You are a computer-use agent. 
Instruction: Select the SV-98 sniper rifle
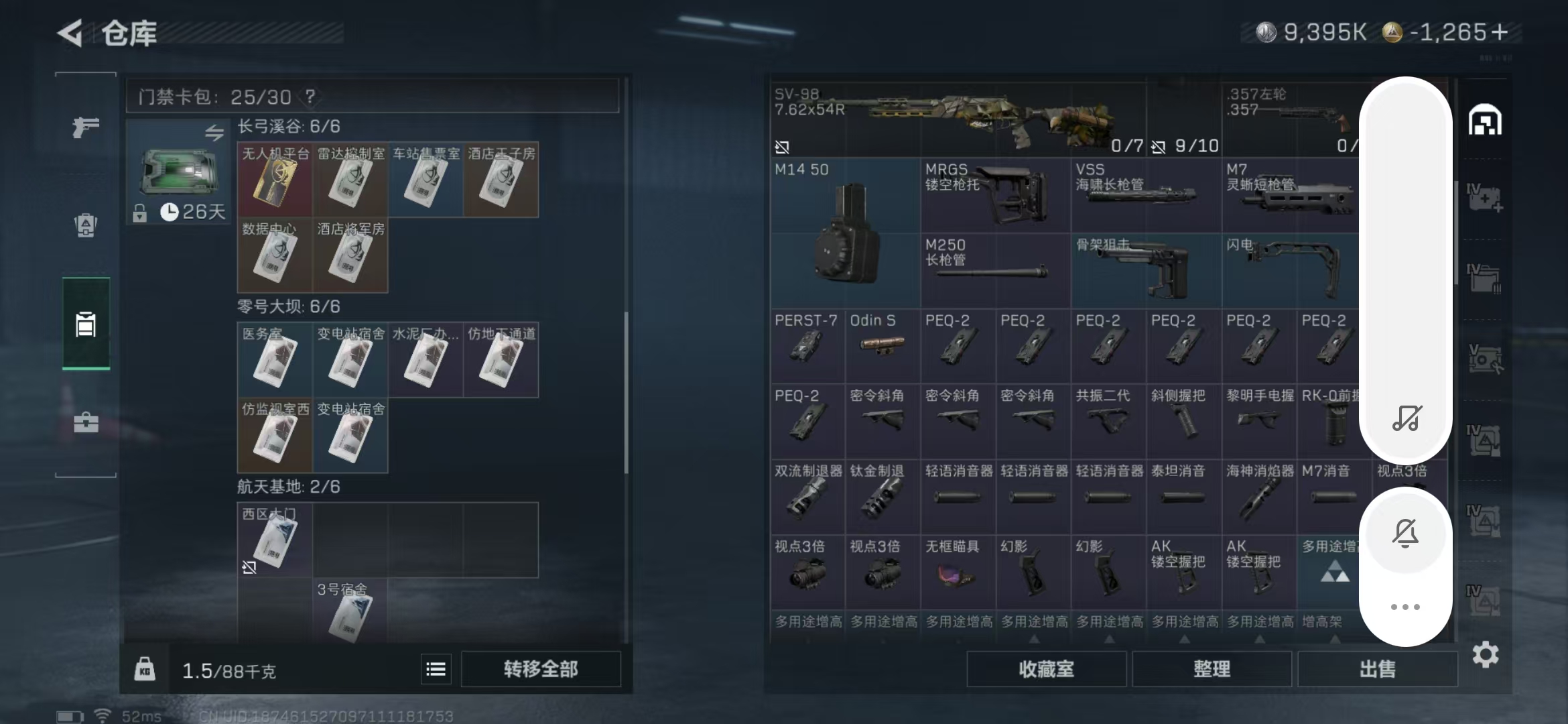[958, 119]
